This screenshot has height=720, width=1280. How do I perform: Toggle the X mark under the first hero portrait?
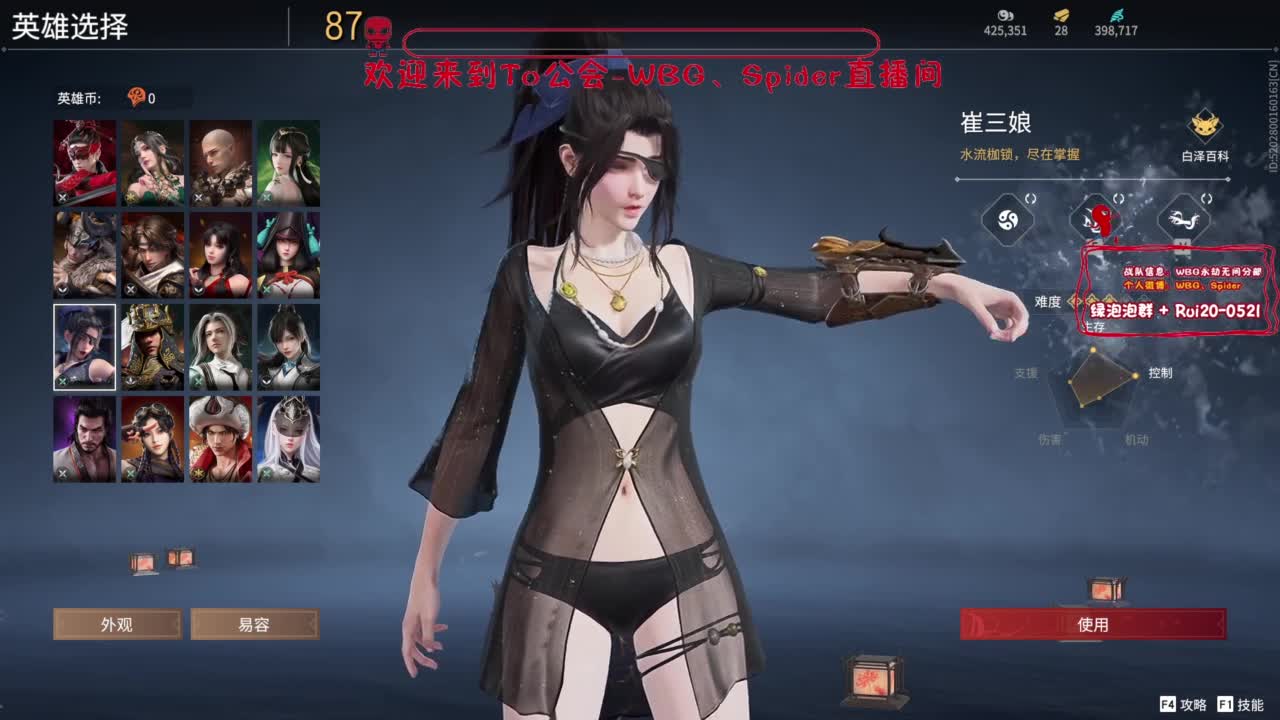(x=62, y=197)
